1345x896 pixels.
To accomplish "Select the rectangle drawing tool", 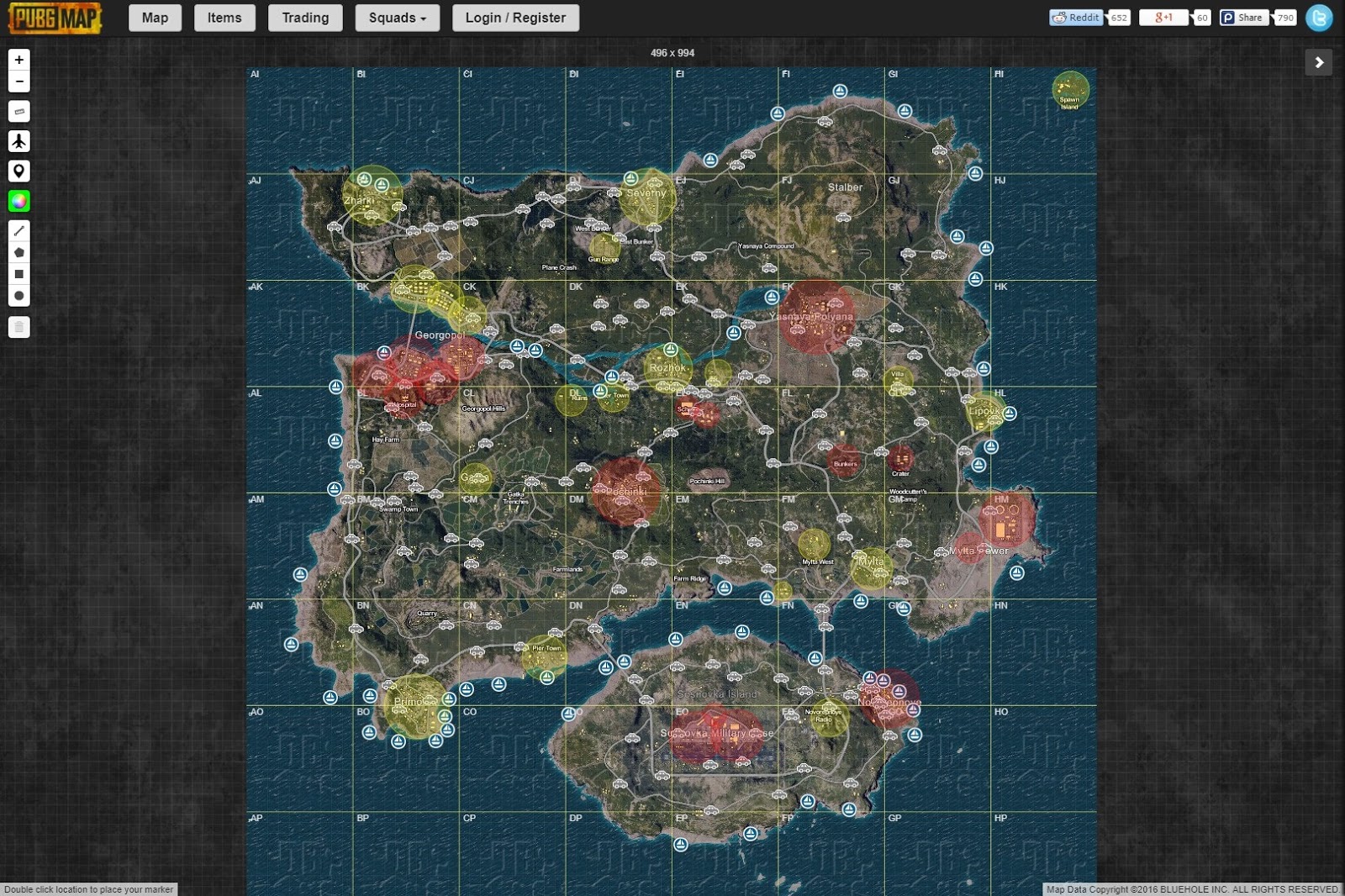I will [x=18, y=273].
